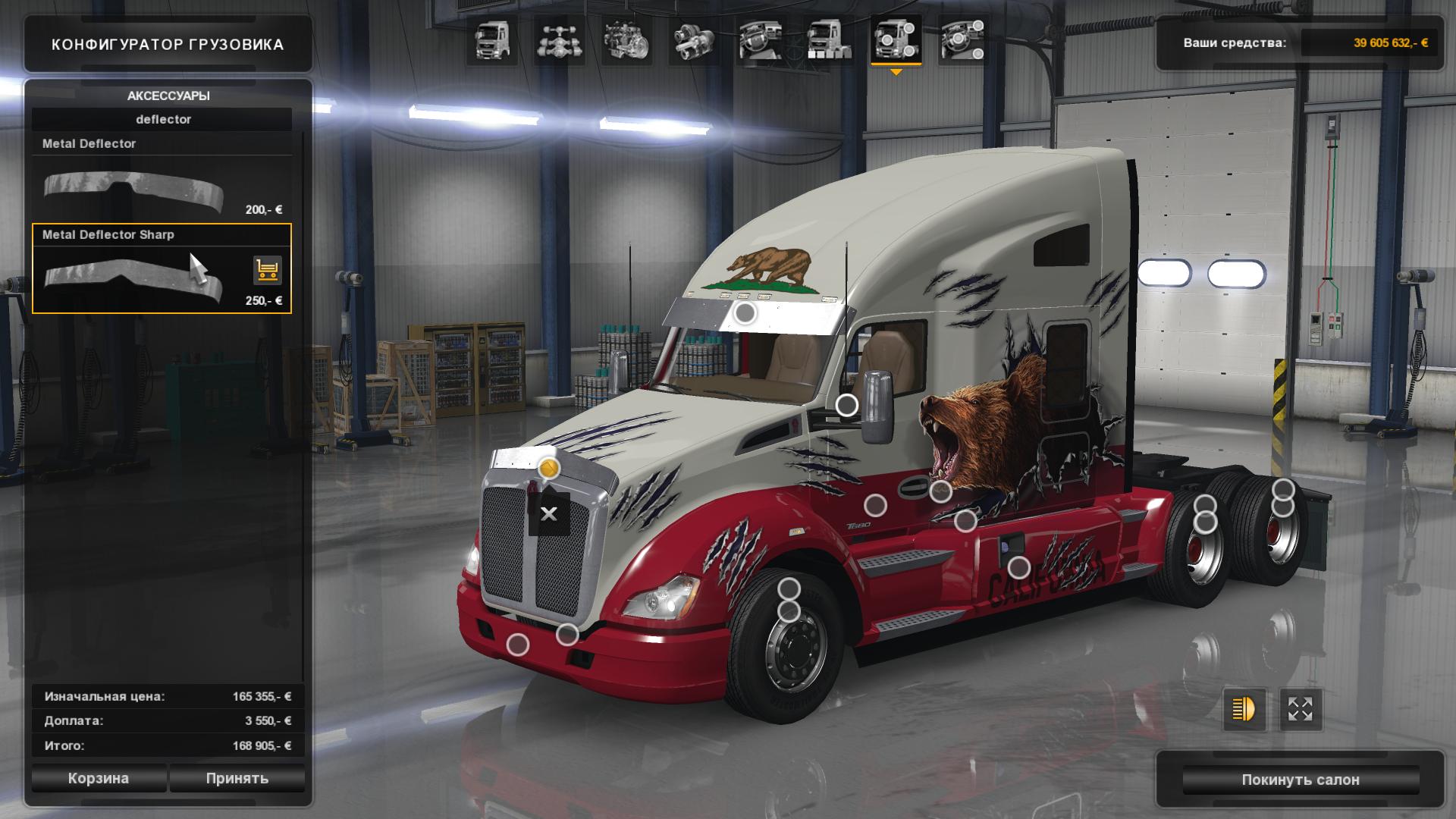
Task: Select the transmission category
Action: pos(694,40)
